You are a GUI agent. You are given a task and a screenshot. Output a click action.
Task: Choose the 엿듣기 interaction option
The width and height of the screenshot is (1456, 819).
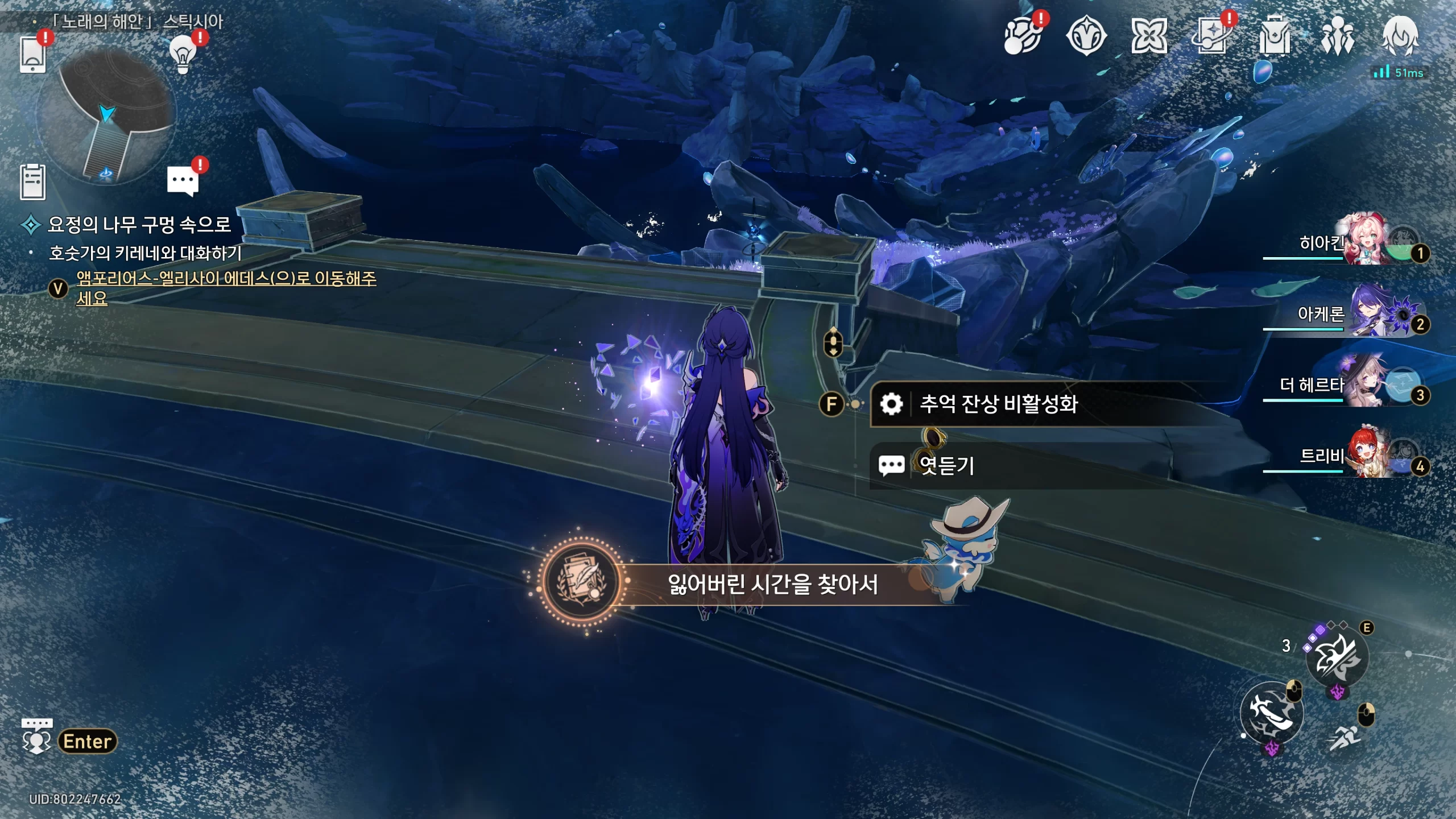tap(947, 466)
